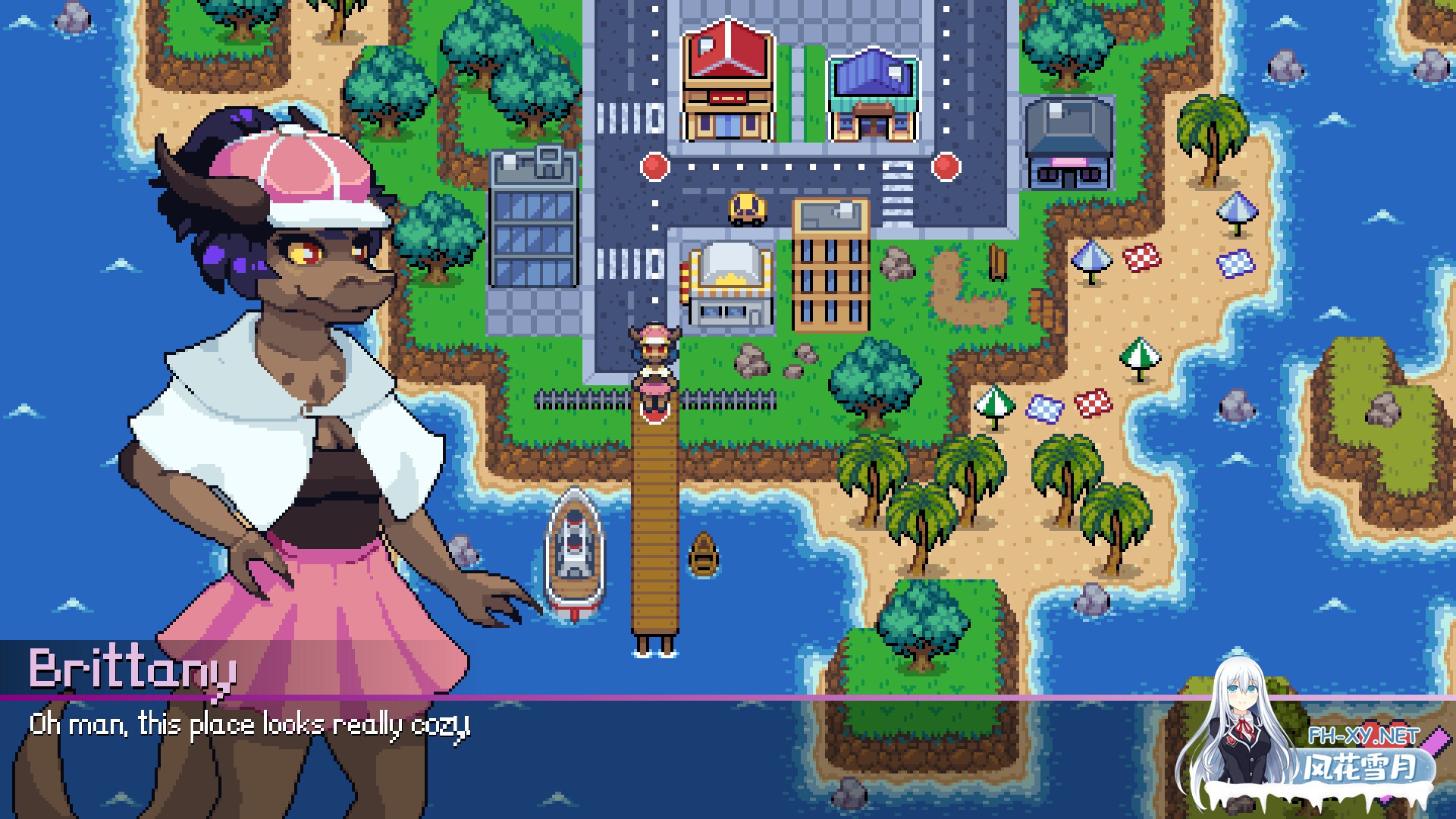This screenshot has height=819, width=1456.
Task: Click the green-striped beach umbrella
Action: pyautogui.click(x=1139, y=355)
